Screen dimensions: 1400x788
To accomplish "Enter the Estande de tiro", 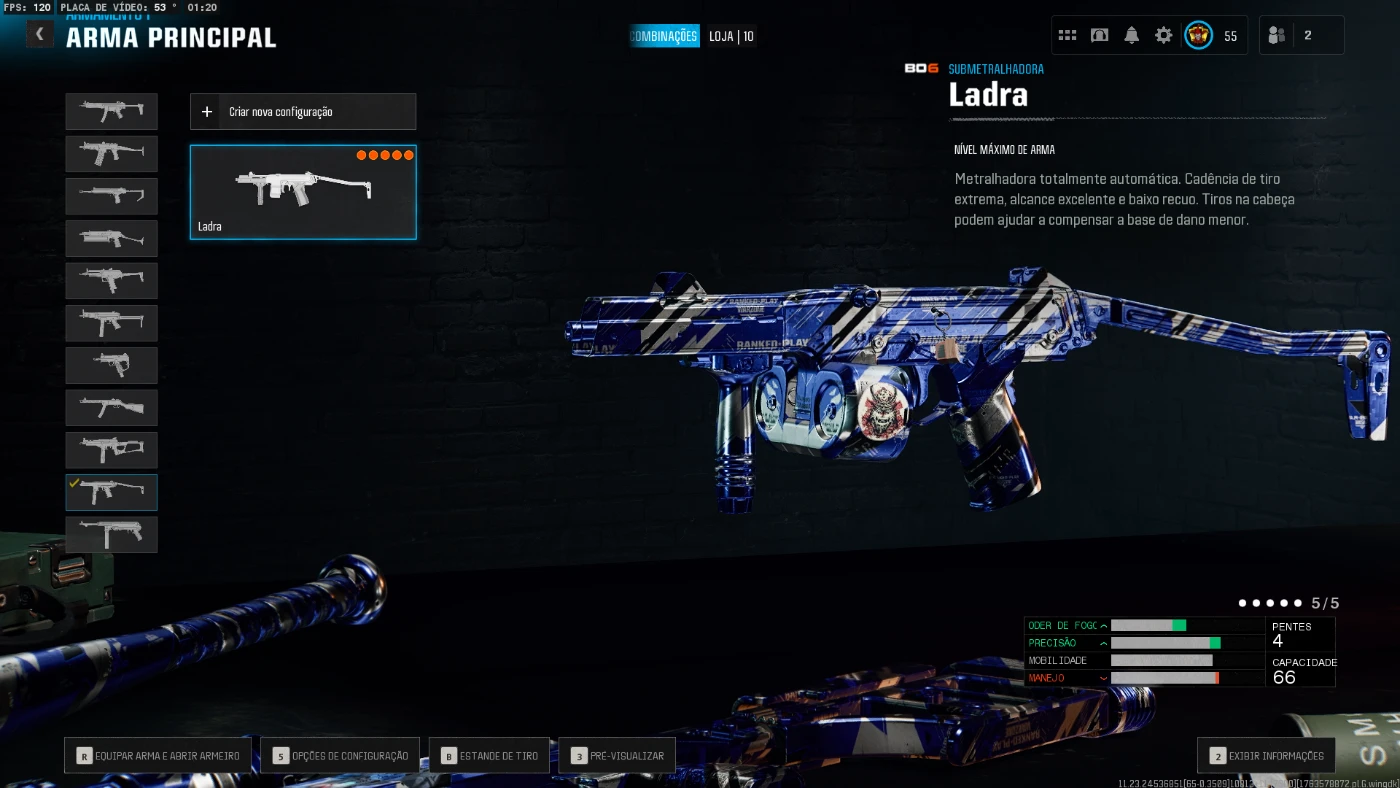I will coord(489,756).
